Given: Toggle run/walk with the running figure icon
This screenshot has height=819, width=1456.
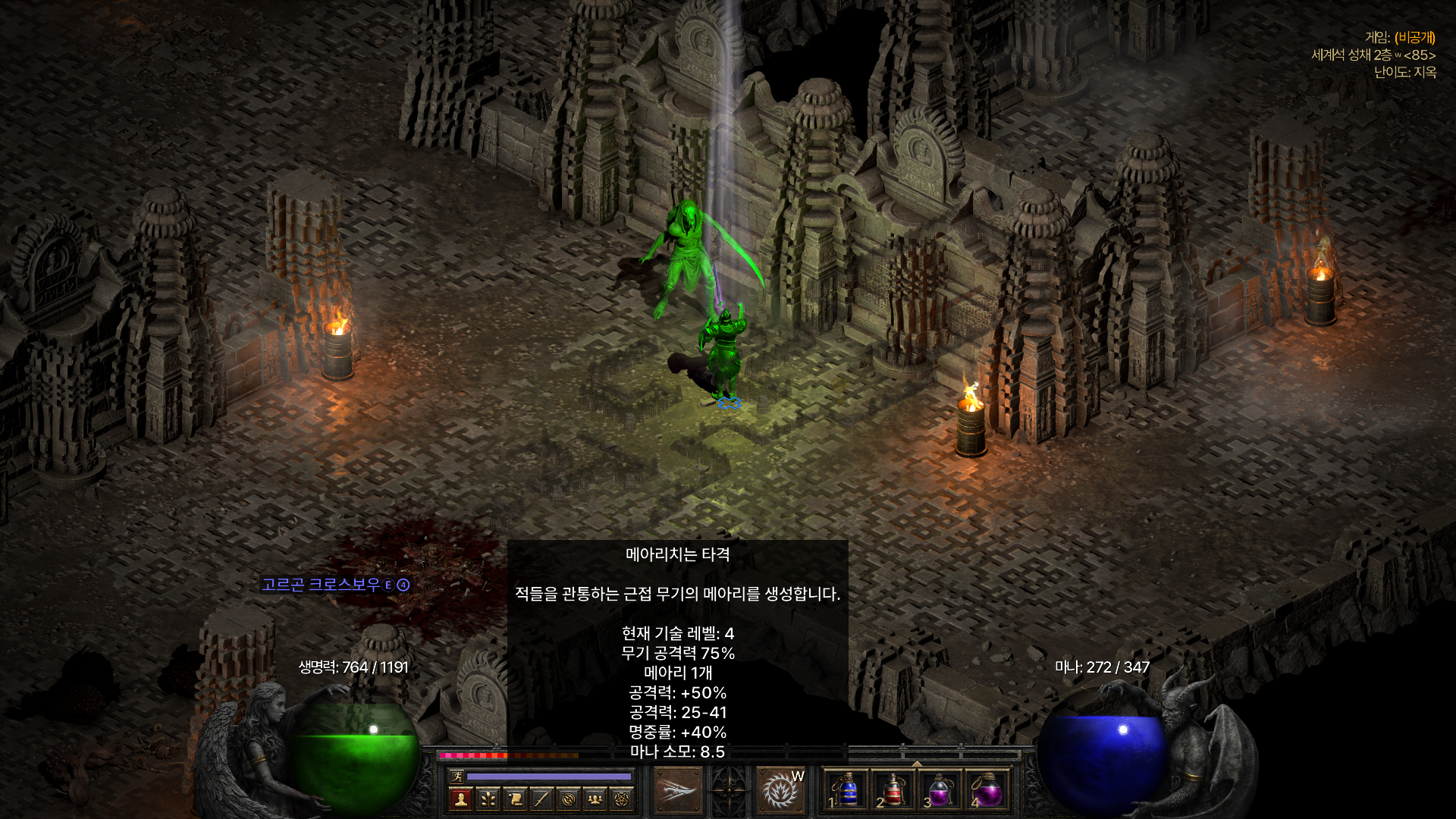Looking at the screenshot, I should 459,776.
